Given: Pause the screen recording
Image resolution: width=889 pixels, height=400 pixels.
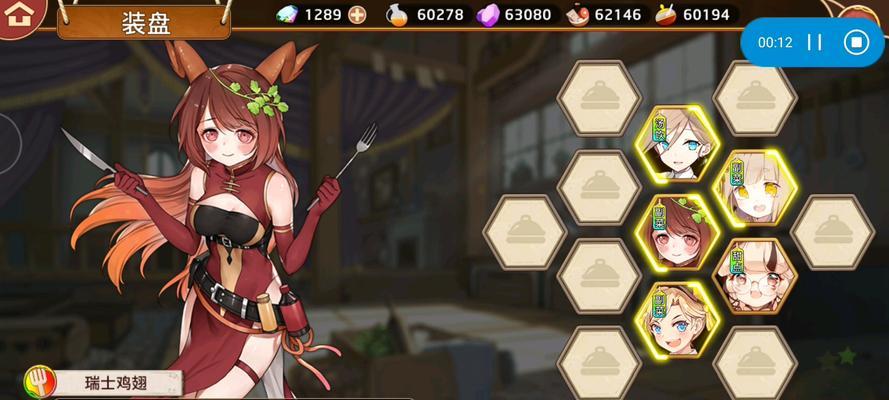Looking at the screenshot, I should [815, 42].
